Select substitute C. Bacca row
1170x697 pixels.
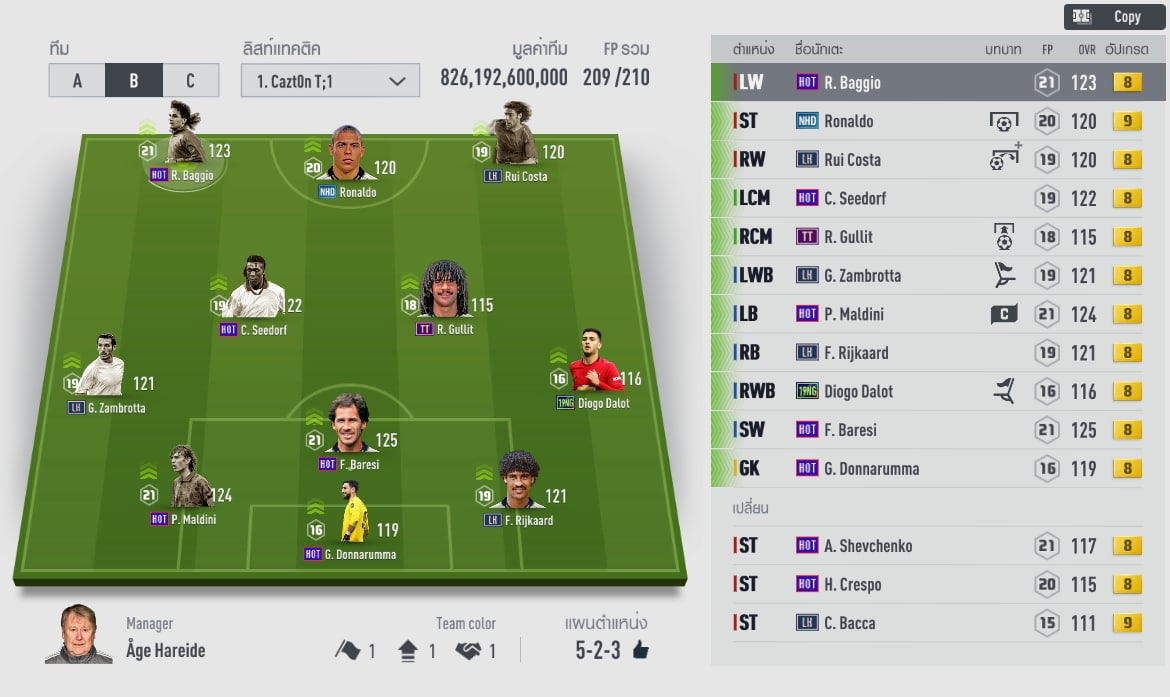pos(938,623)
